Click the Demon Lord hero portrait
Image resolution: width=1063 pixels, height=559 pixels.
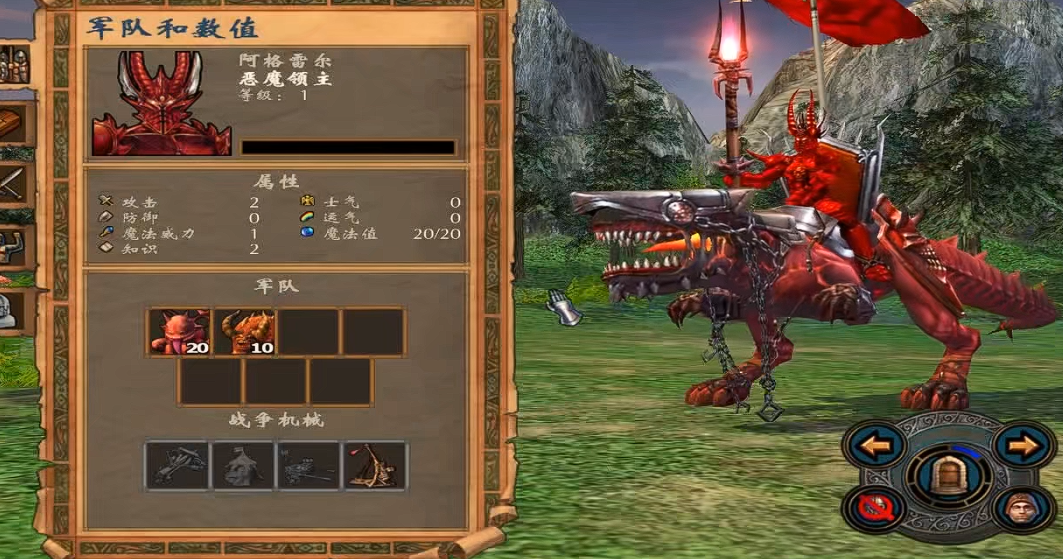pyautogui.click(x=161, y=103)
